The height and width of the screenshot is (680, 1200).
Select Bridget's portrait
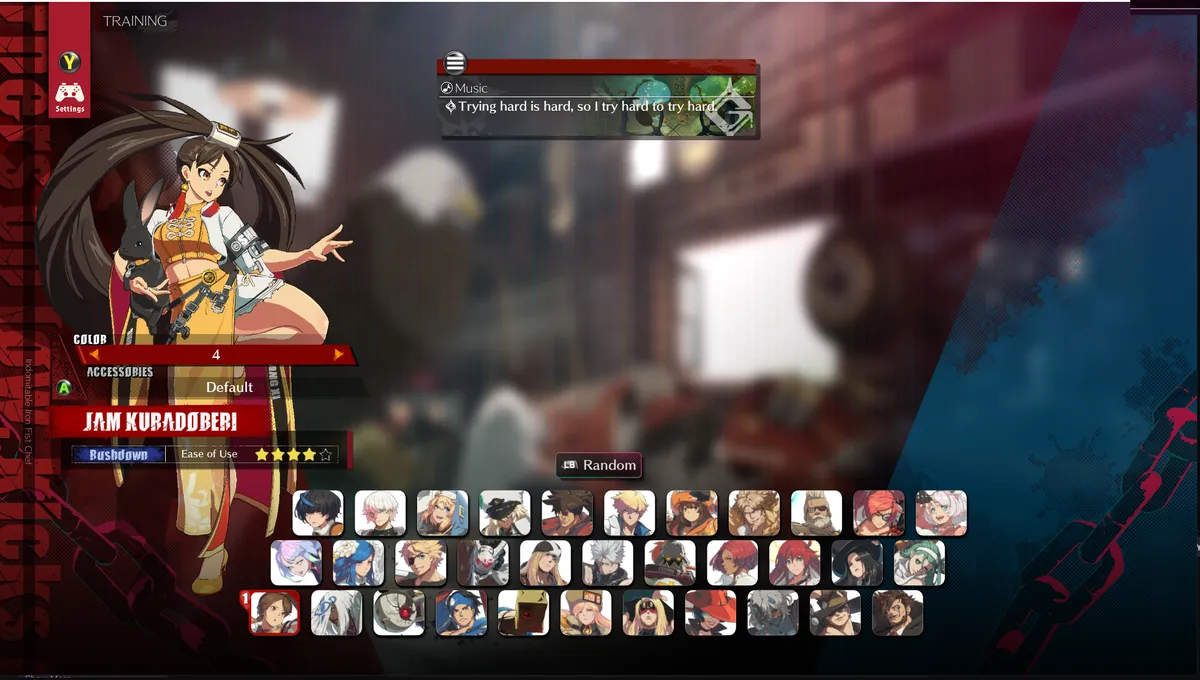click(x=442, y=513)
